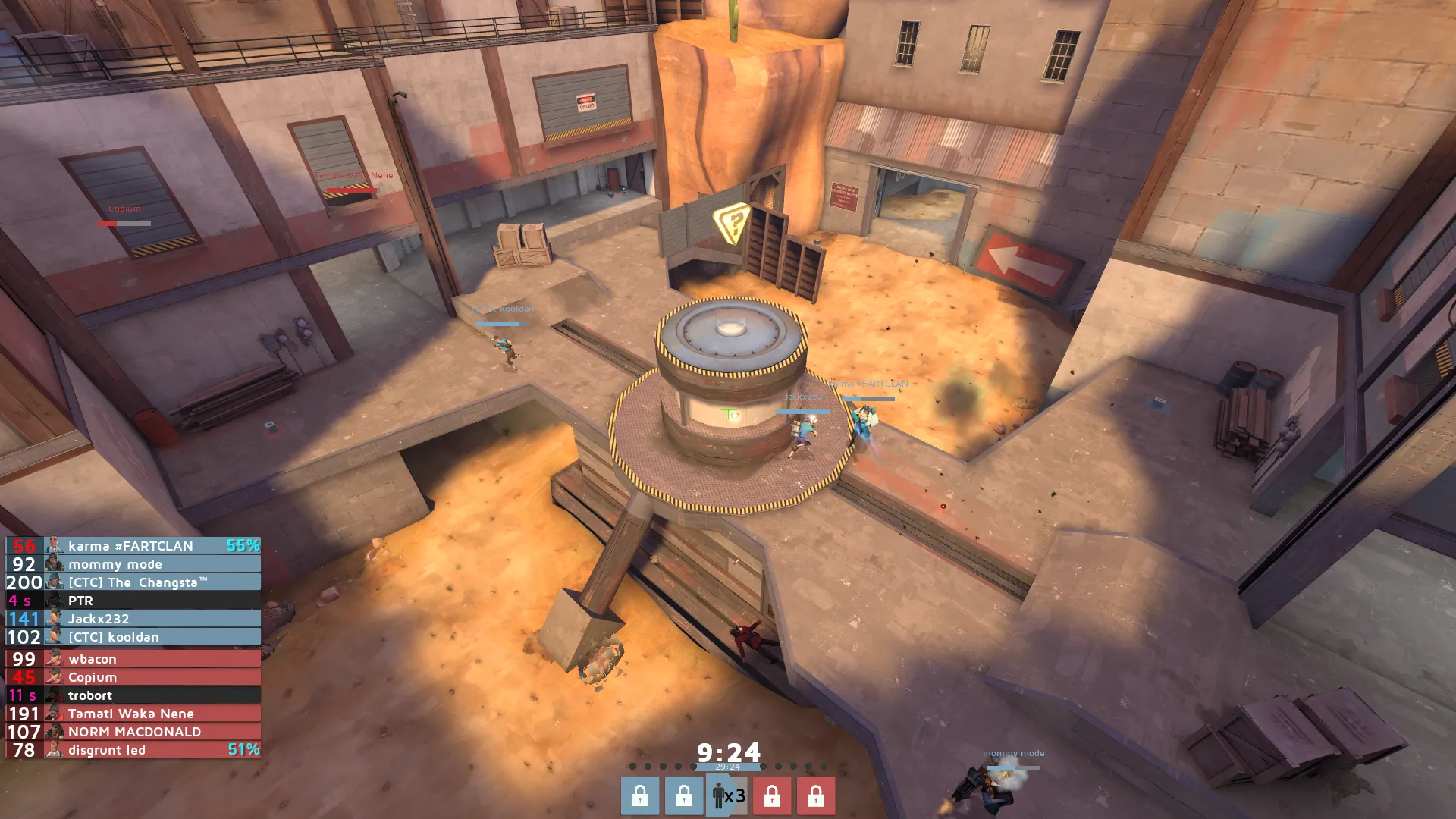
Task: Select the respawning player PTR row
Action: point(133,601)
